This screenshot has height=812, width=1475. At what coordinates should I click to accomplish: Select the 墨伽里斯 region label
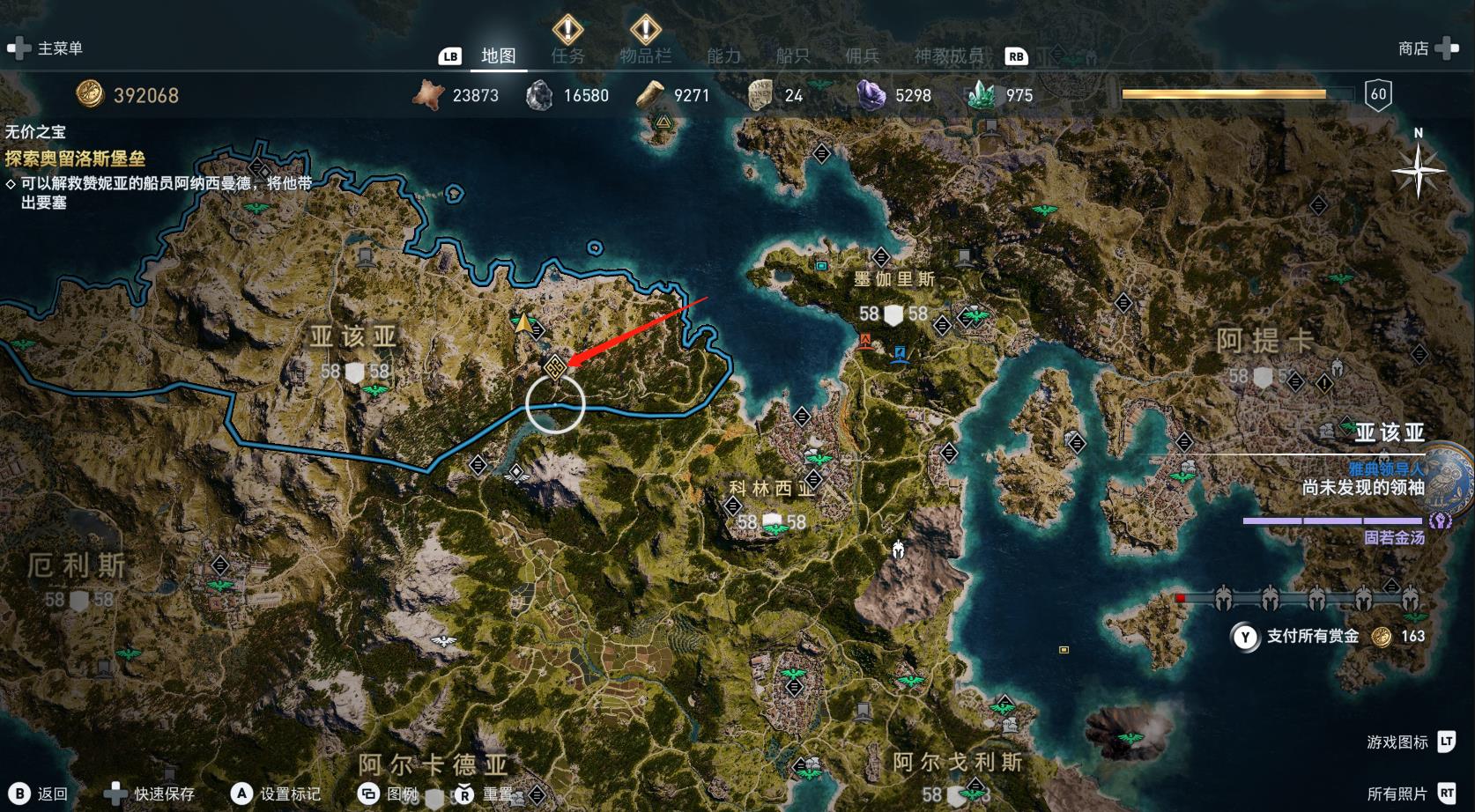(x=893, y=279)
